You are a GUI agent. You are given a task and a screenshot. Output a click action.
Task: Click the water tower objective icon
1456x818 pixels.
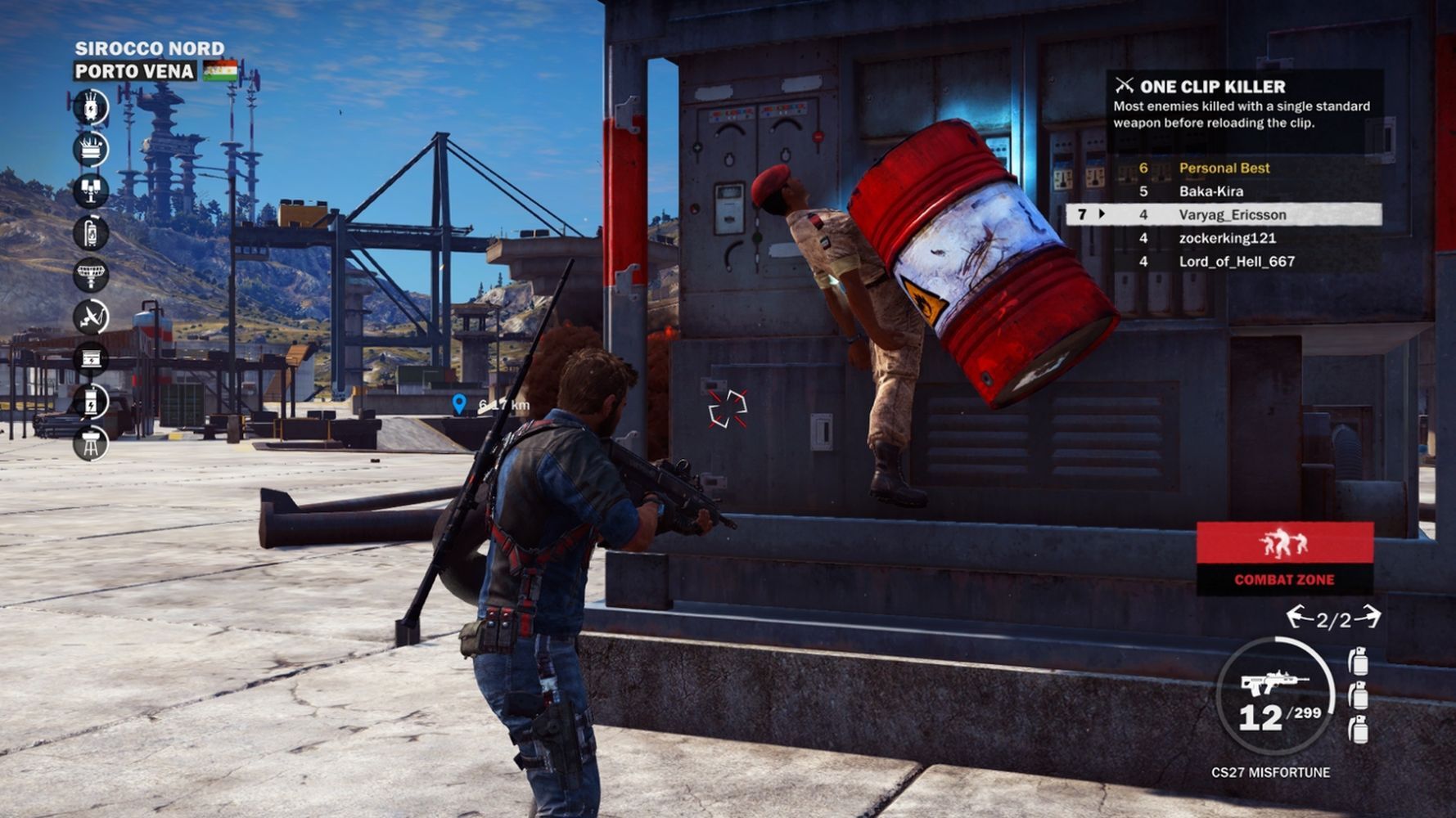click(x=91, y=444)
